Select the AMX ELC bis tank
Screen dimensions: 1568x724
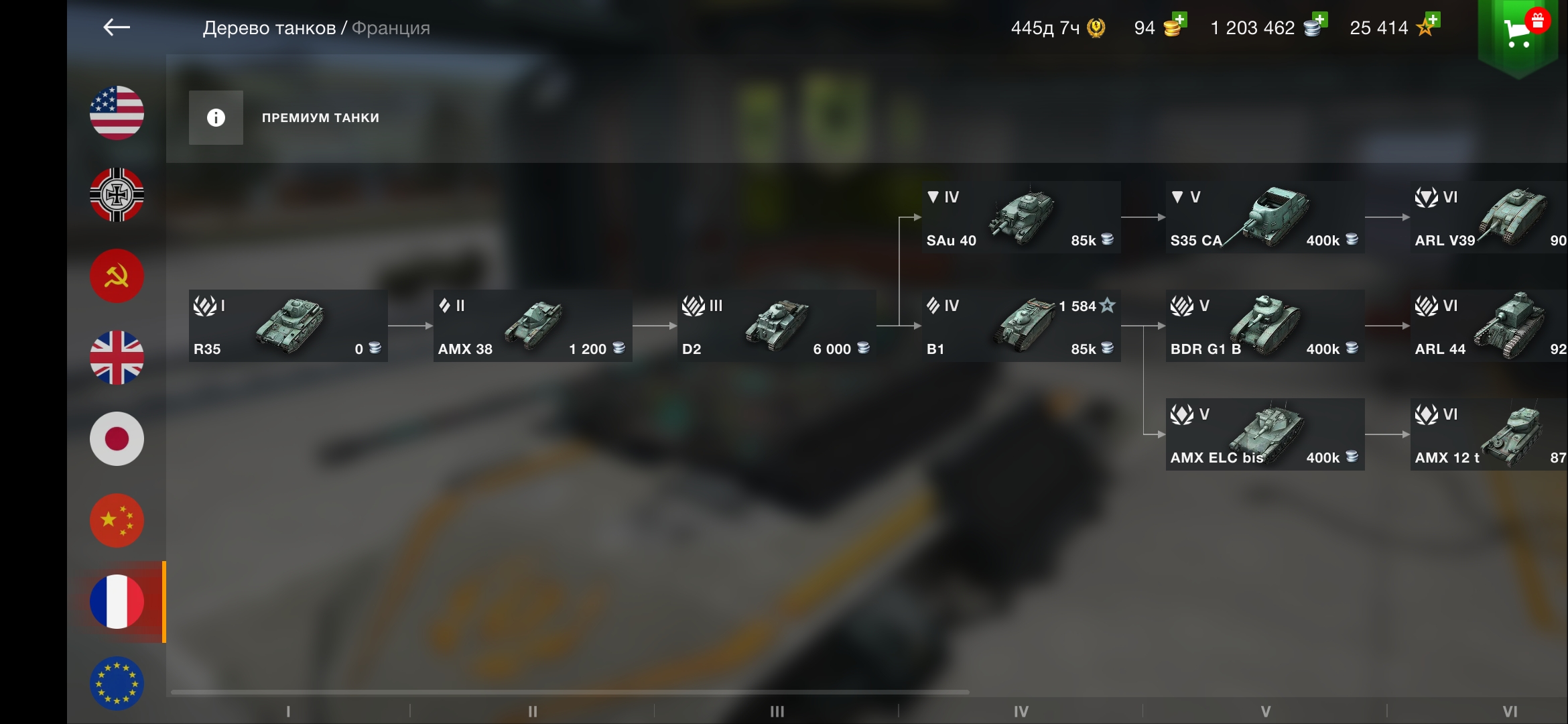coord(1265,434)
